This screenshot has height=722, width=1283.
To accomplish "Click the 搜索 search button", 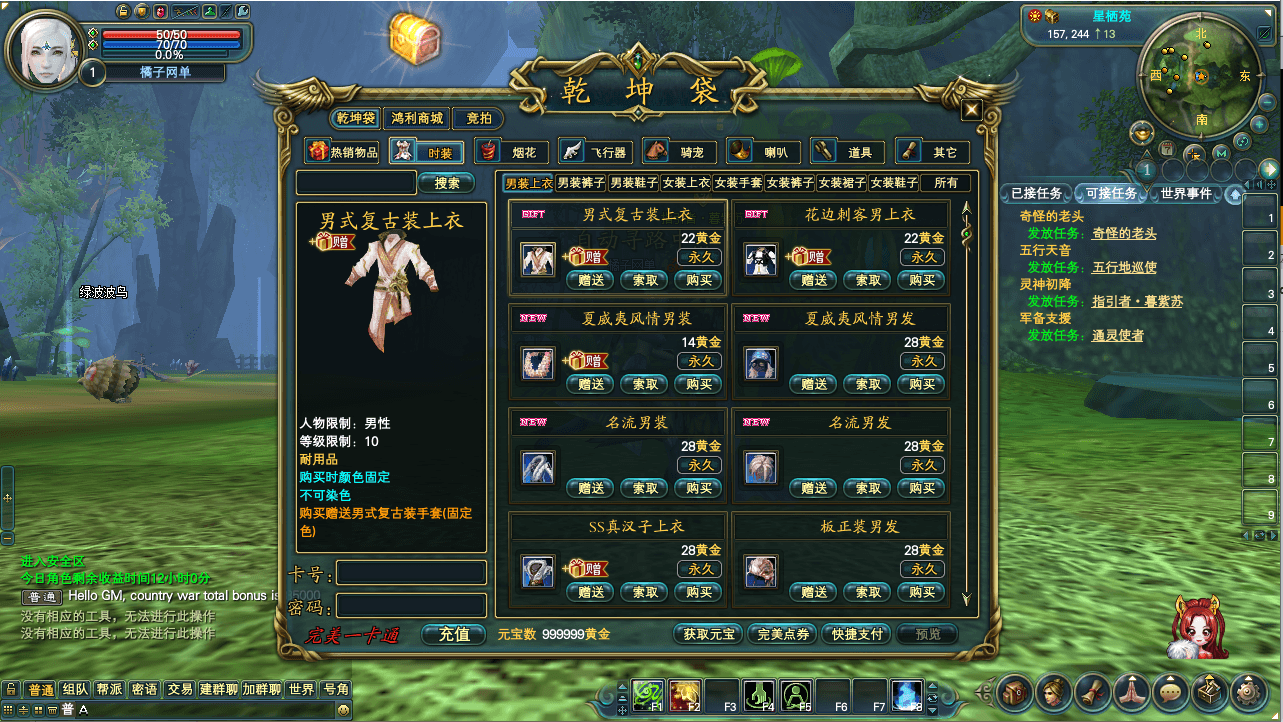I will 447,183.
